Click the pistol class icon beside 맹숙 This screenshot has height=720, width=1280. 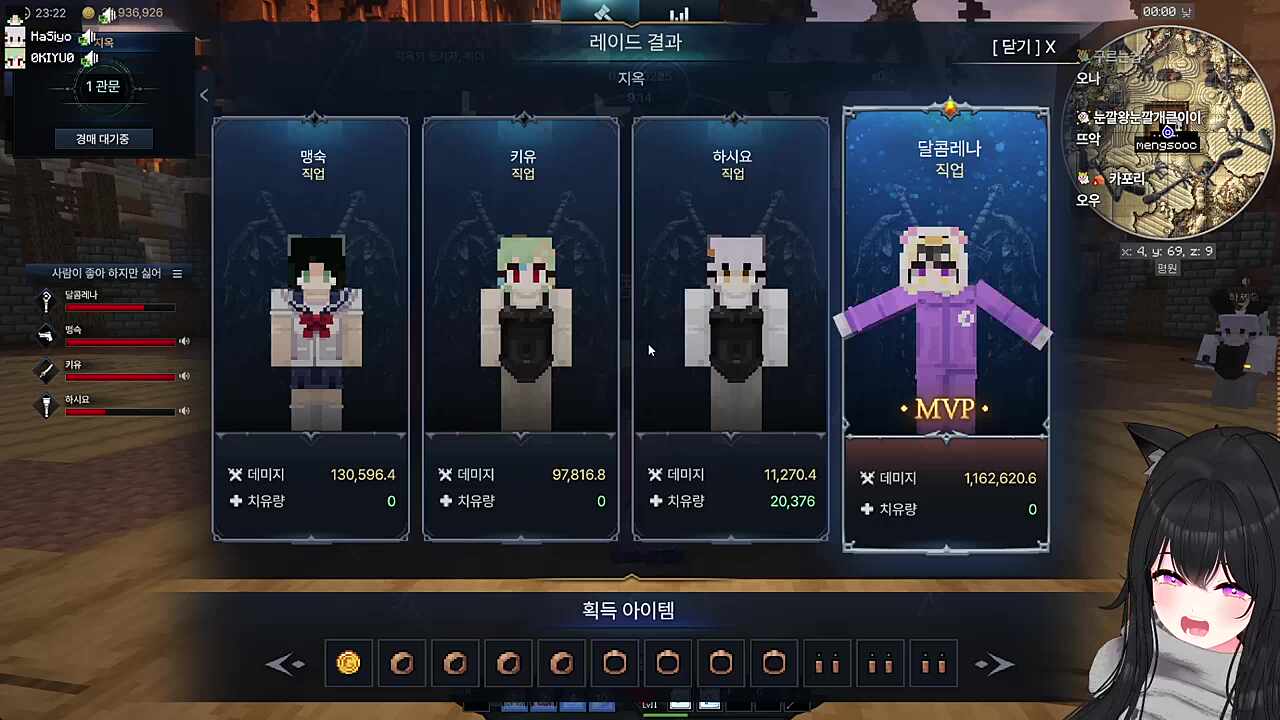(46, 335)
